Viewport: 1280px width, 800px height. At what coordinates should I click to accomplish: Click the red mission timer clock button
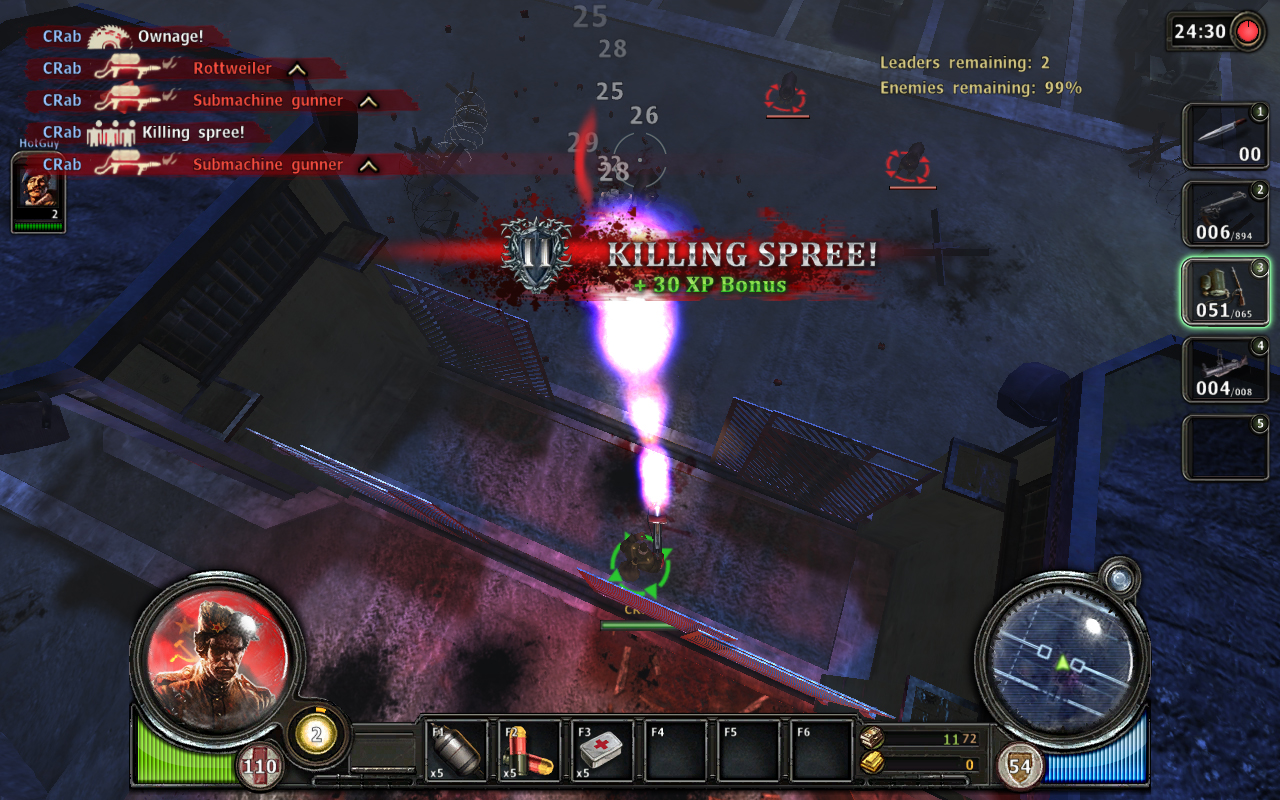[1247, 31]
